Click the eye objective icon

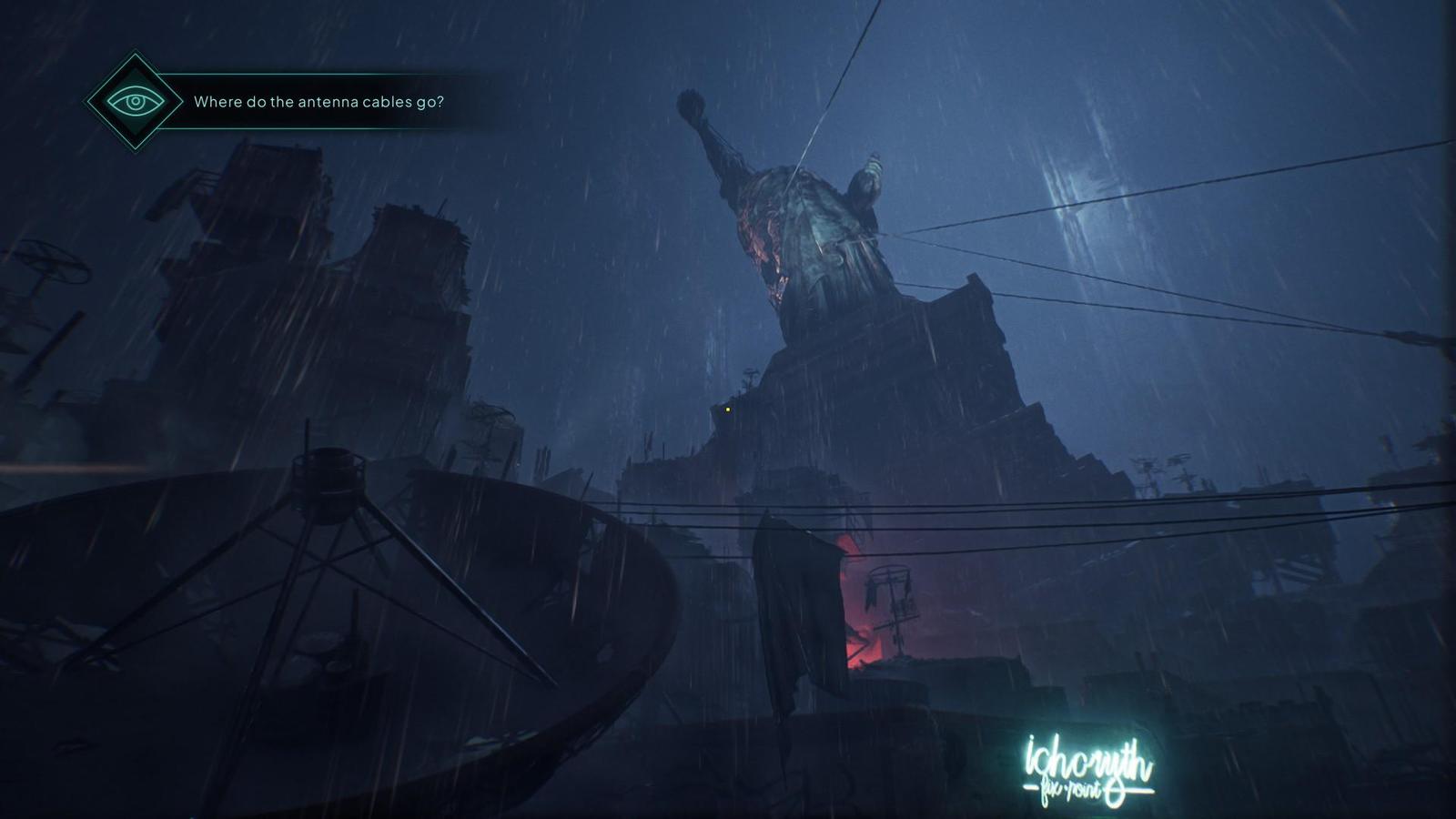136,101
